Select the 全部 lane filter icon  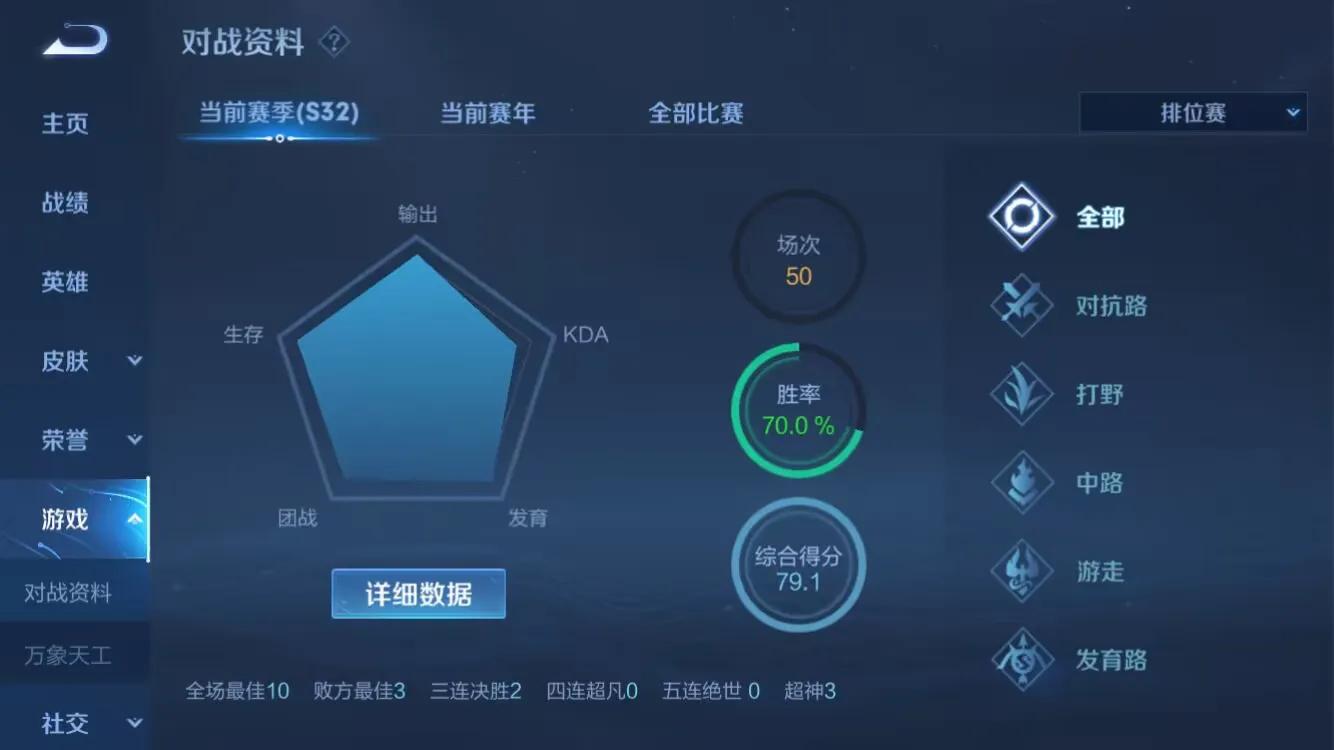(1020, 216)
